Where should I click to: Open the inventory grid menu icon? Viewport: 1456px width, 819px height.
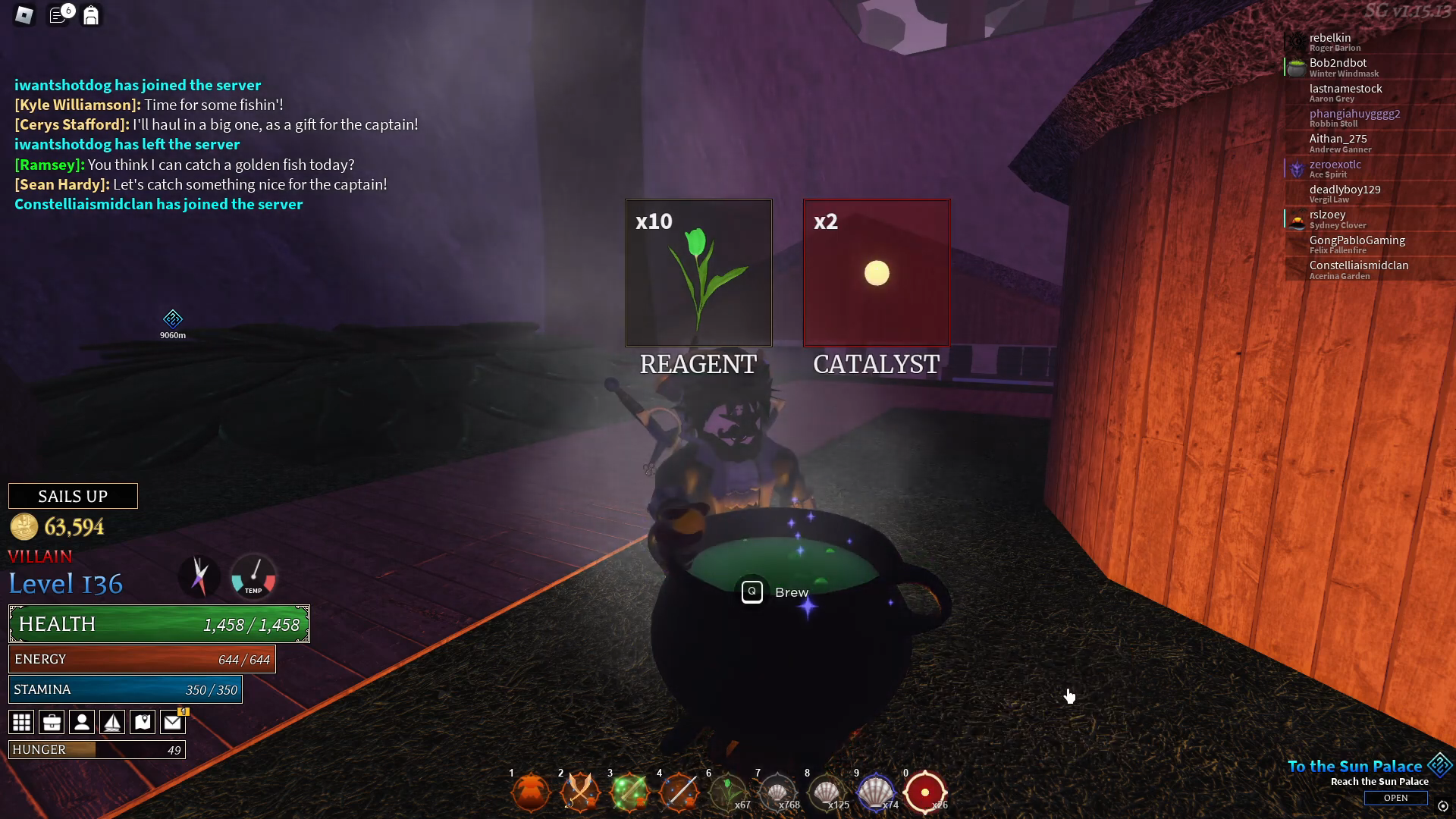(21, 721)
